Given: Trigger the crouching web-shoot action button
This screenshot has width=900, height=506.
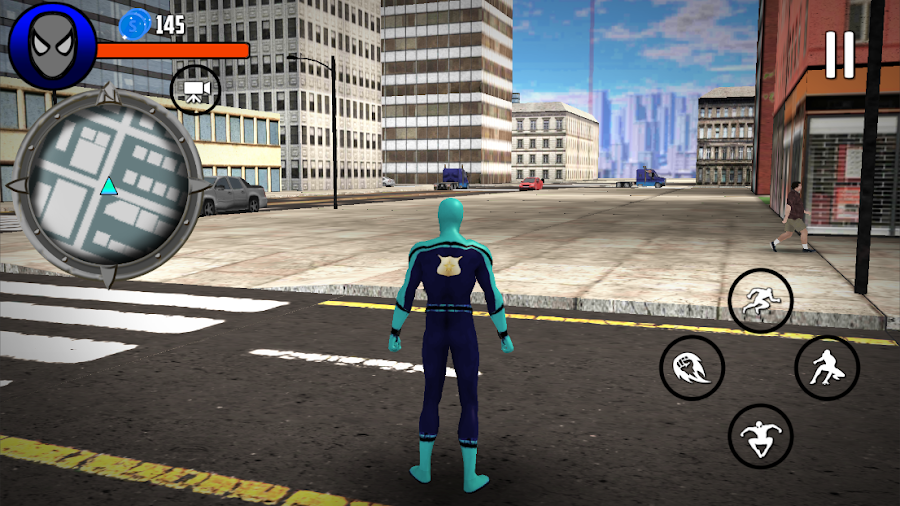Looking at the screenshot, I should click(x=827, y=367).
